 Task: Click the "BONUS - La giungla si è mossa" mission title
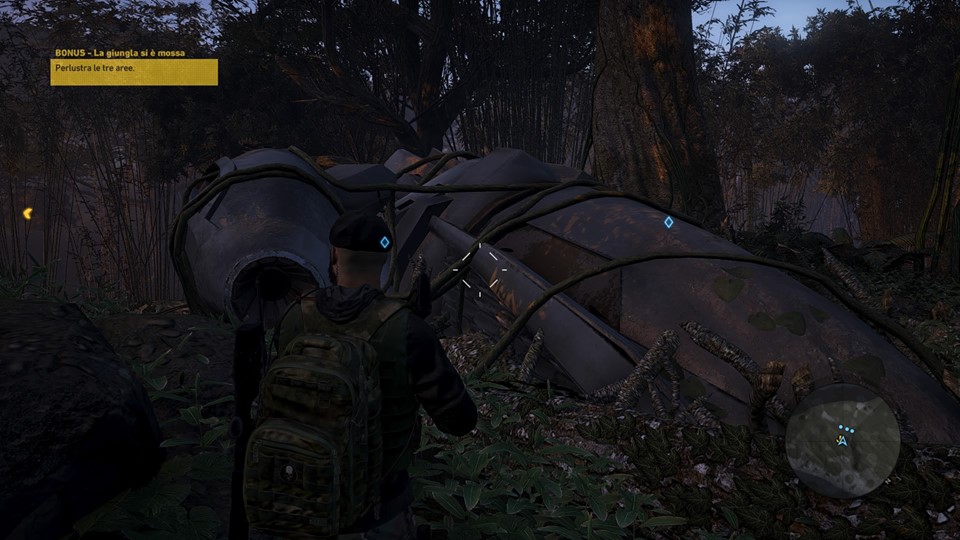(x=119, y=52)
